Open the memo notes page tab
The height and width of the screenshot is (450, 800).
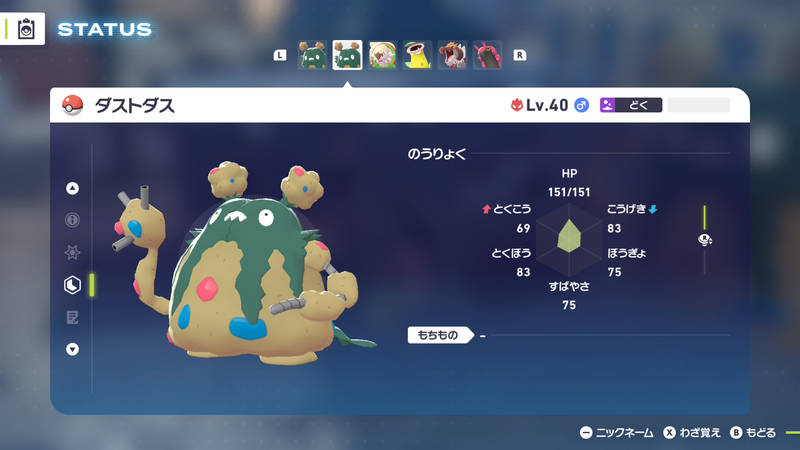(x=72, y=317)
